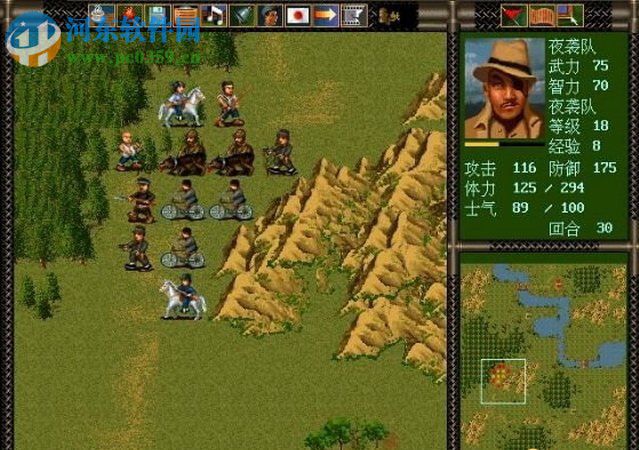Open the orange list panel icon
The image size is (639, 450).
click(185, 14)
